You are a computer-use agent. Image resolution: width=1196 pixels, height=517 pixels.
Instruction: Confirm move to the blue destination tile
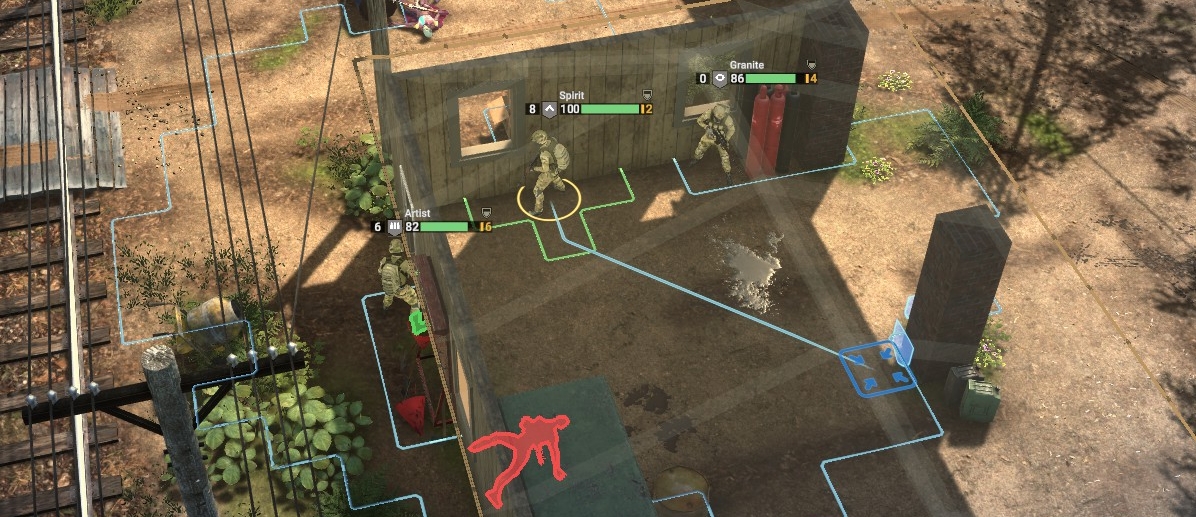click(x=877, y=367)
